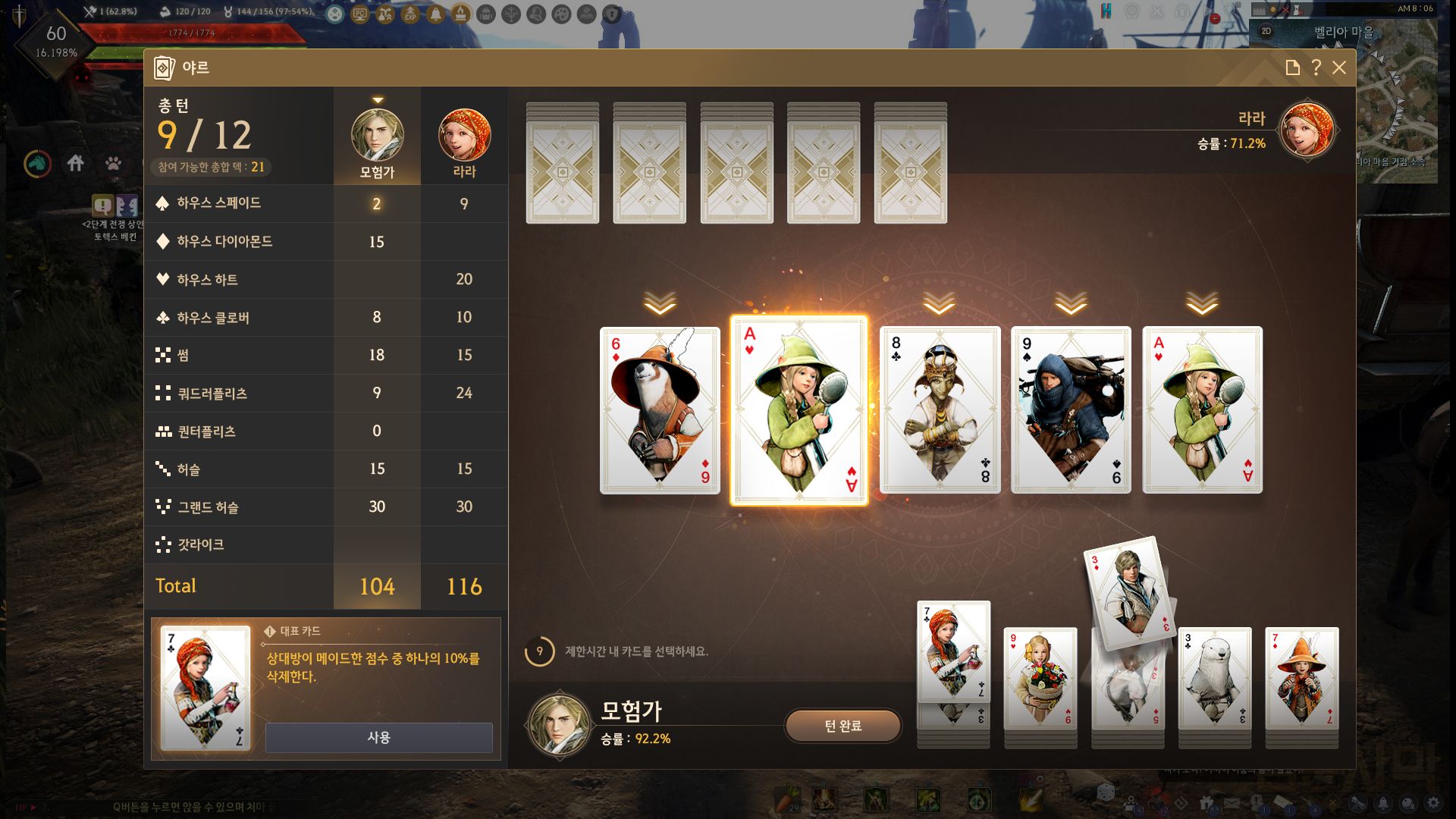Use the representative card via 사용 button
1456x819 pixels.
[378, 737]
